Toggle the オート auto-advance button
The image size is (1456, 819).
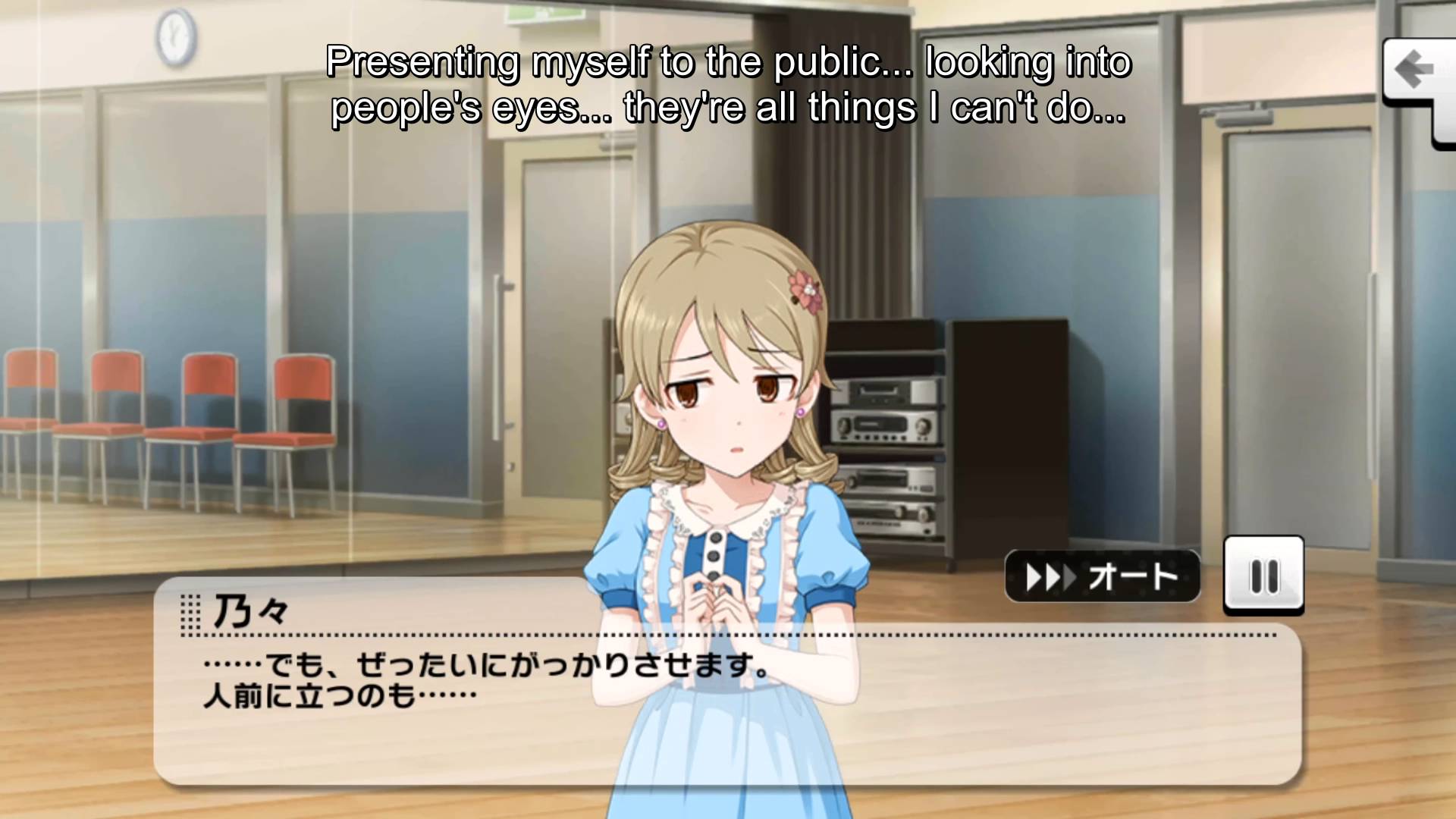click(1102, 577)
